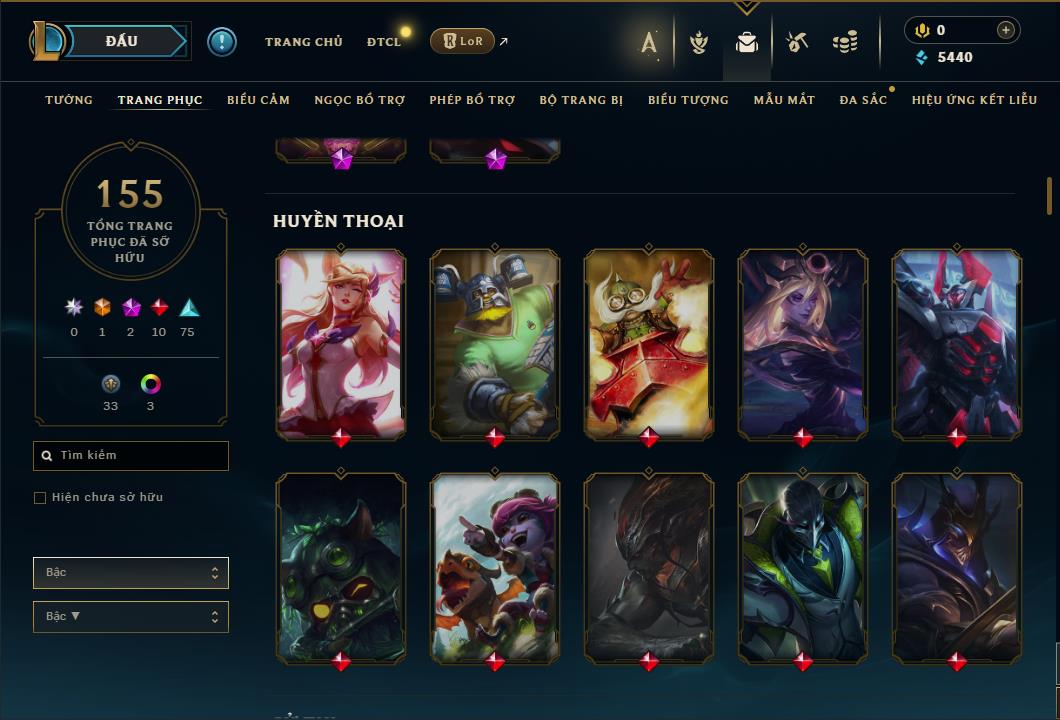This screenshot has width=1060, height=720.
Task: Open the coin stack store icon
Action: 845,42
